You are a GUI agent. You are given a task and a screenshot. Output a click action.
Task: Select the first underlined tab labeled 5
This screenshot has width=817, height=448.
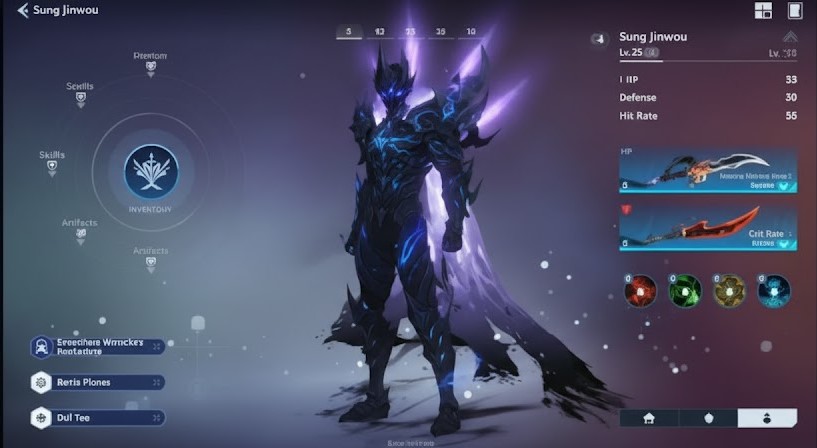point(349,32)
